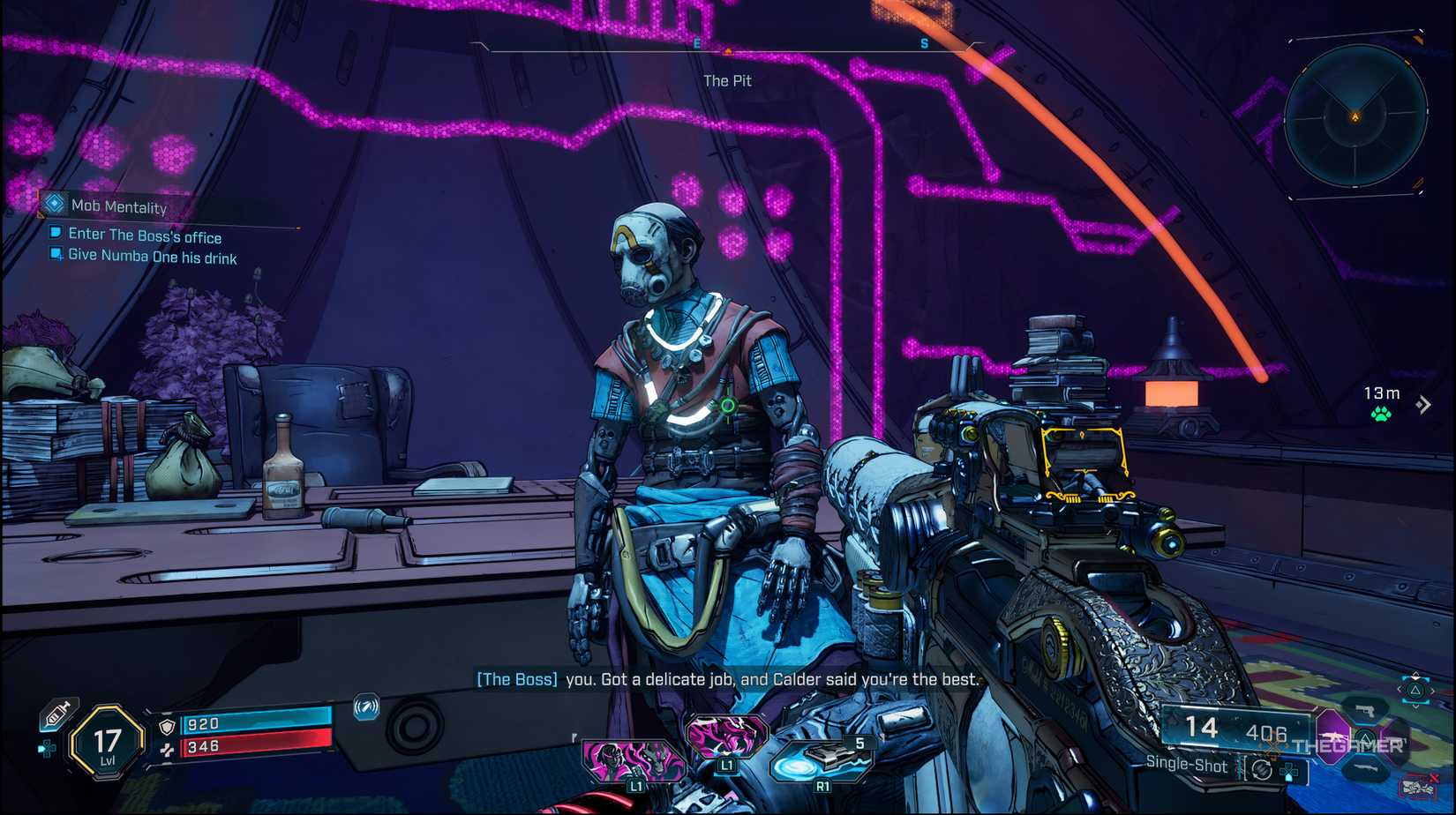Select the Mob Mentality quest tracker
This screenshot has width=1456, height=815.
pos(118,206)
